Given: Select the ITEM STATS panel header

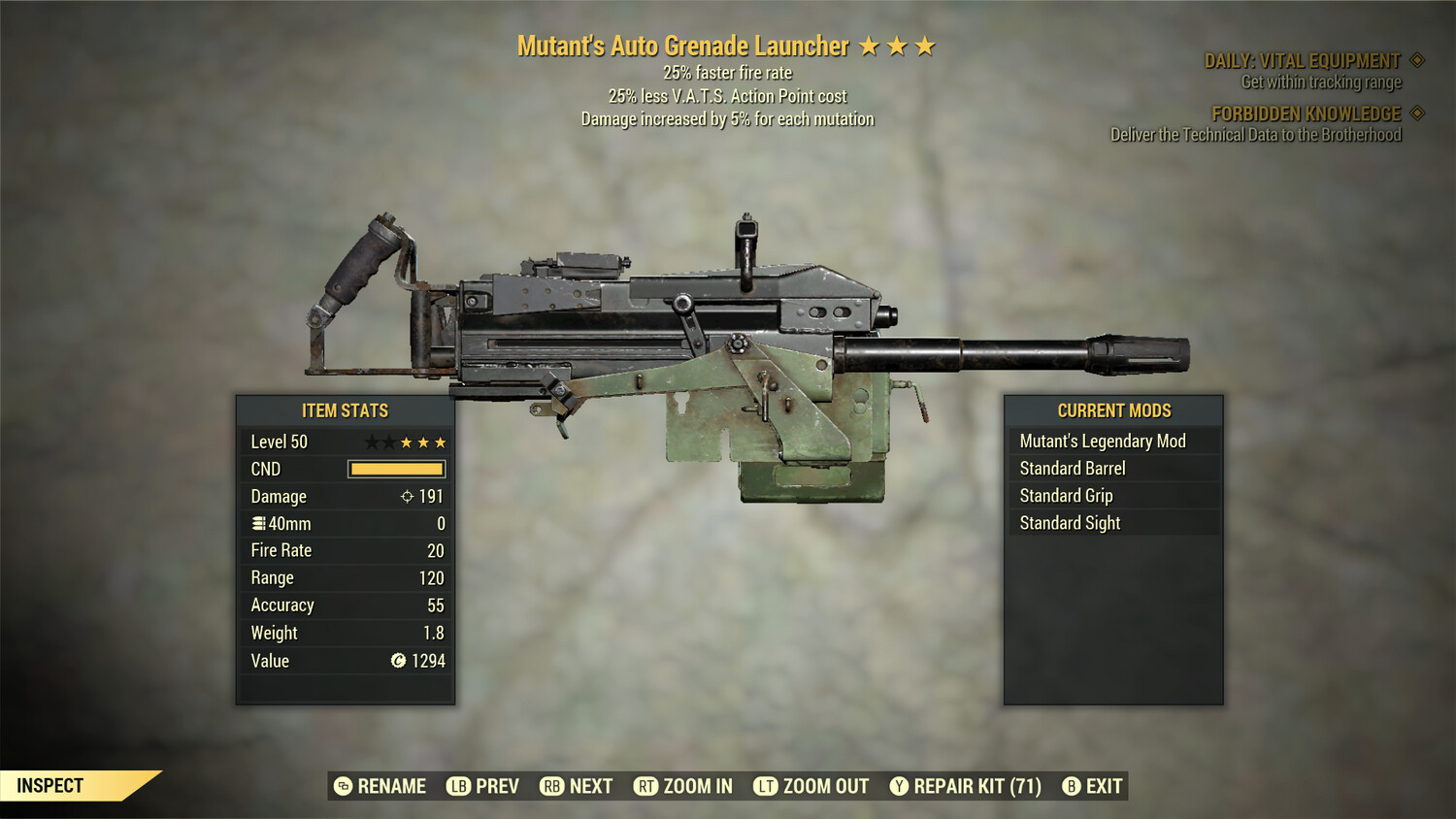Looking at the screenshot, I should tap(345, 410).
